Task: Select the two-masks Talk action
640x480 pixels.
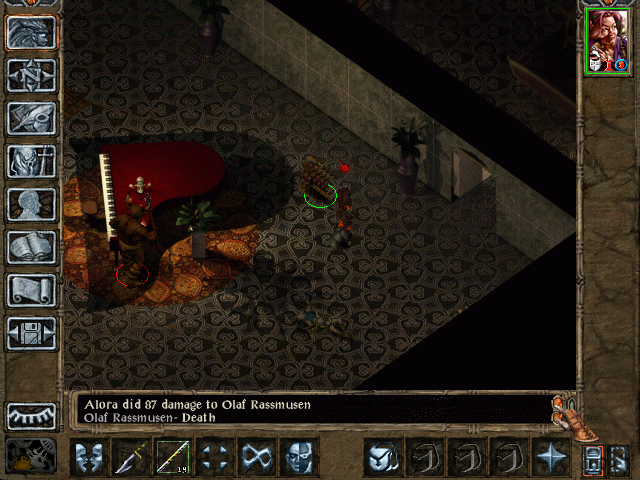Action: (90, 457)
